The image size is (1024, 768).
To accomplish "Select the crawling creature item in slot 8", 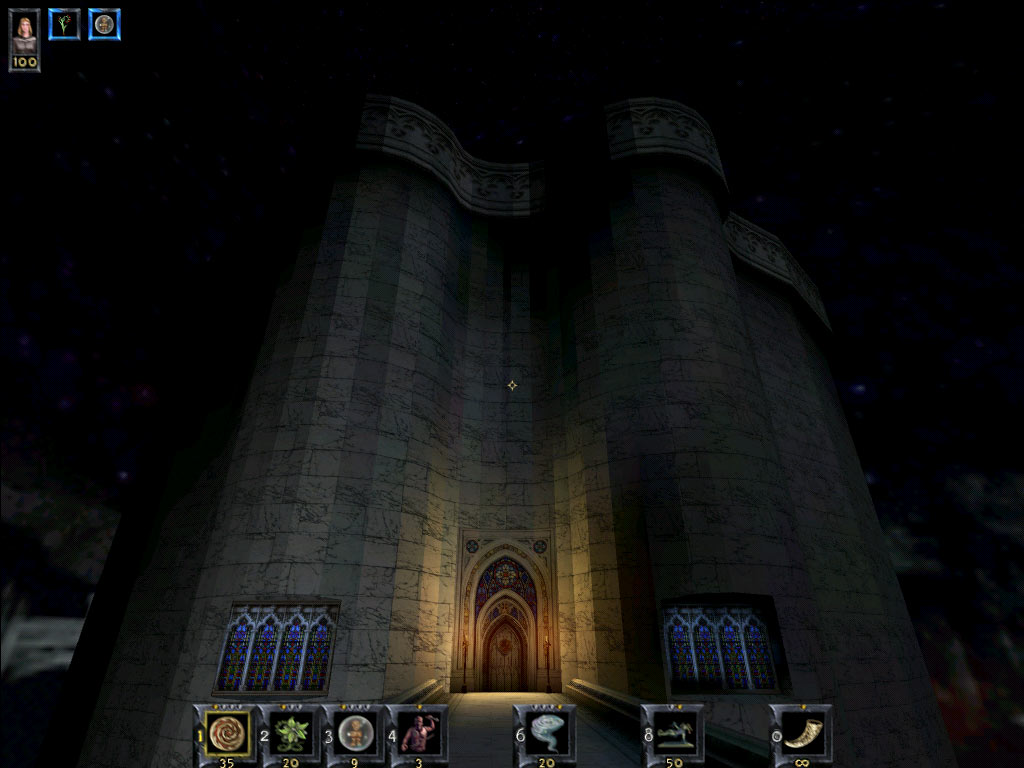I will point(674,734).
